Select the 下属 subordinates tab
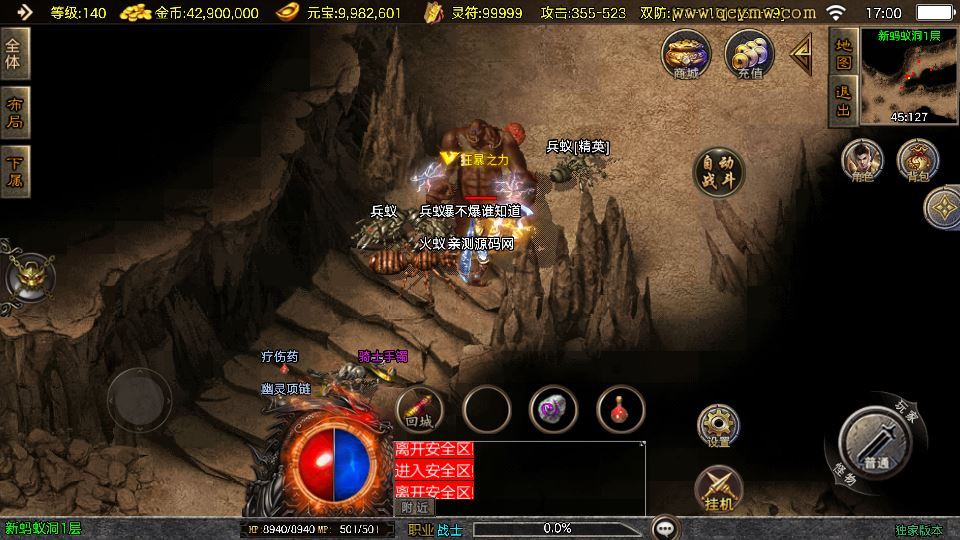The width and height of the screenshot is (960, 540). tap(15, 171)
